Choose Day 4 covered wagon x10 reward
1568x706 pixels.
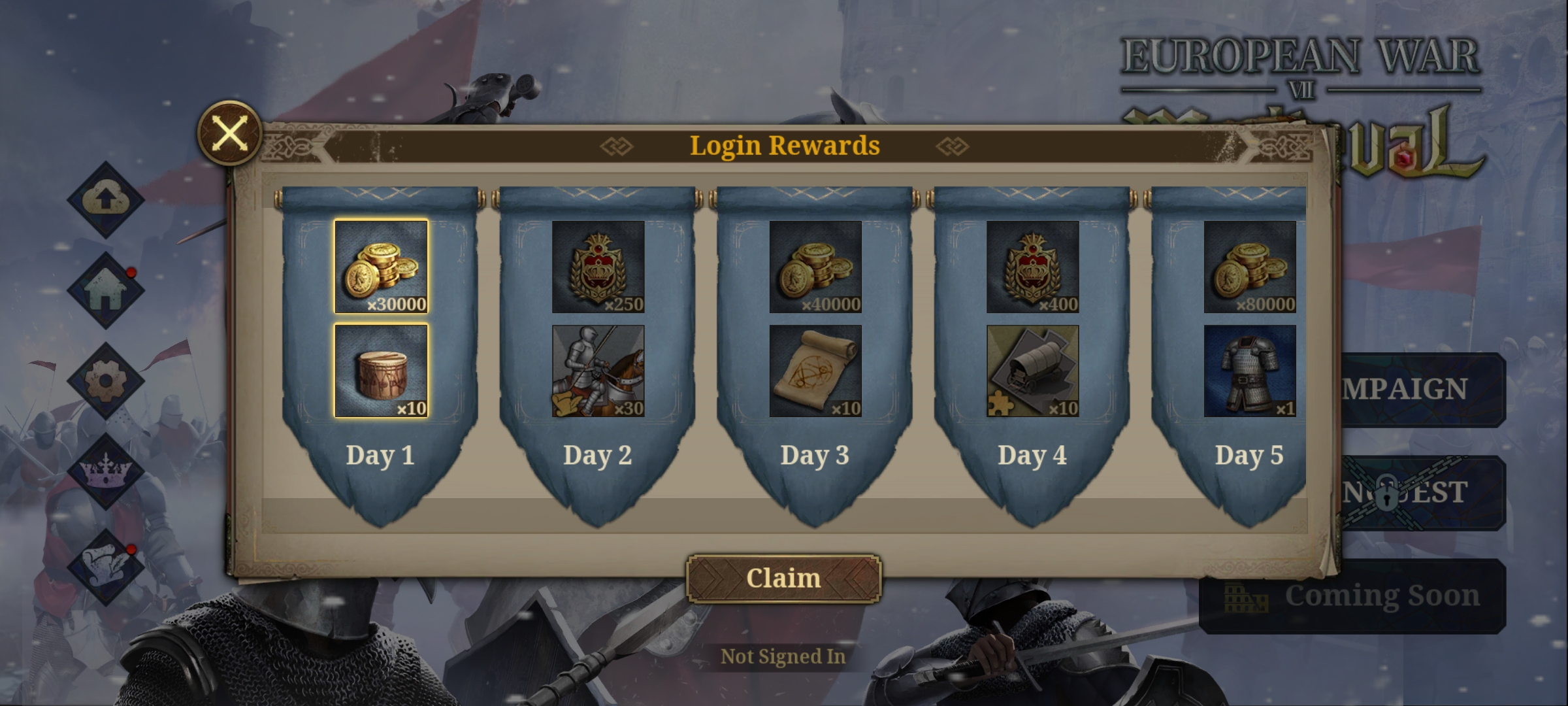coord(1032,371)
